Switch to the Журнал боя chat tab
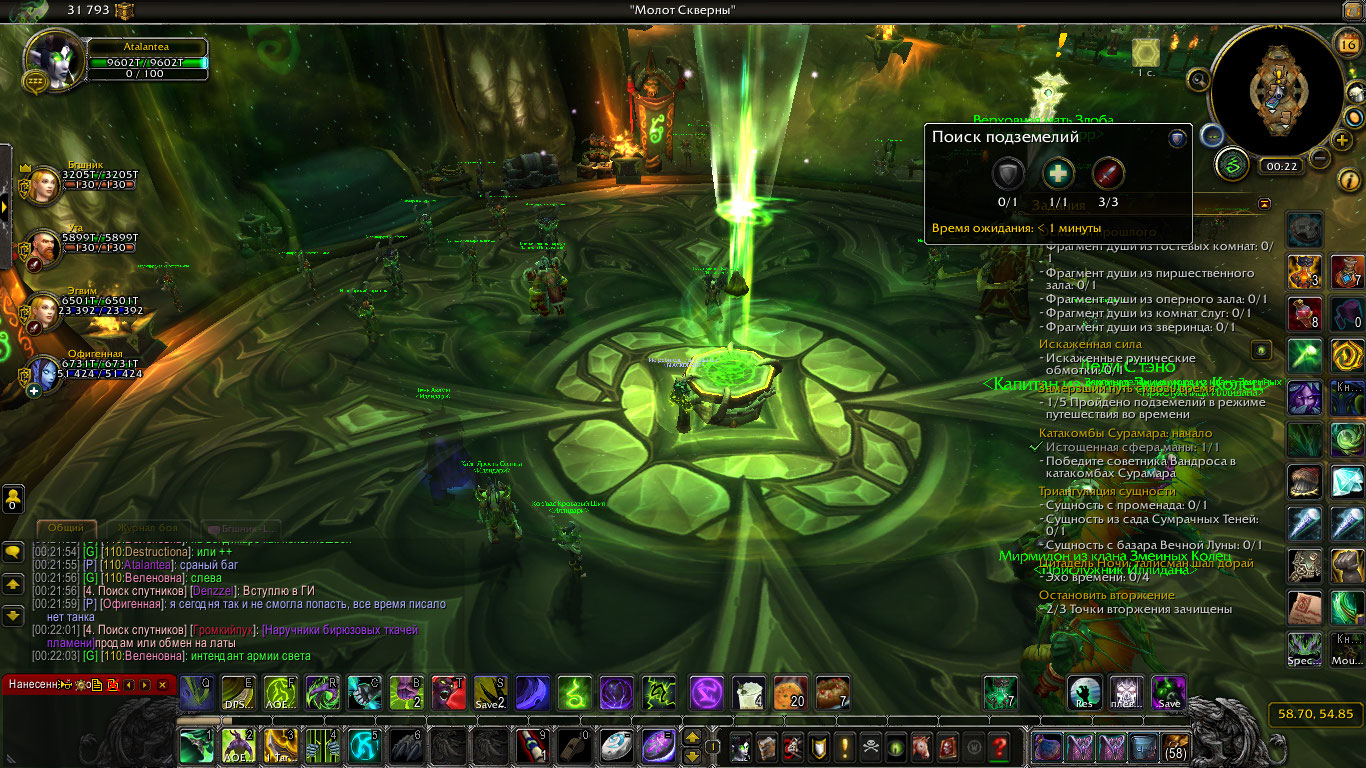 146,528
